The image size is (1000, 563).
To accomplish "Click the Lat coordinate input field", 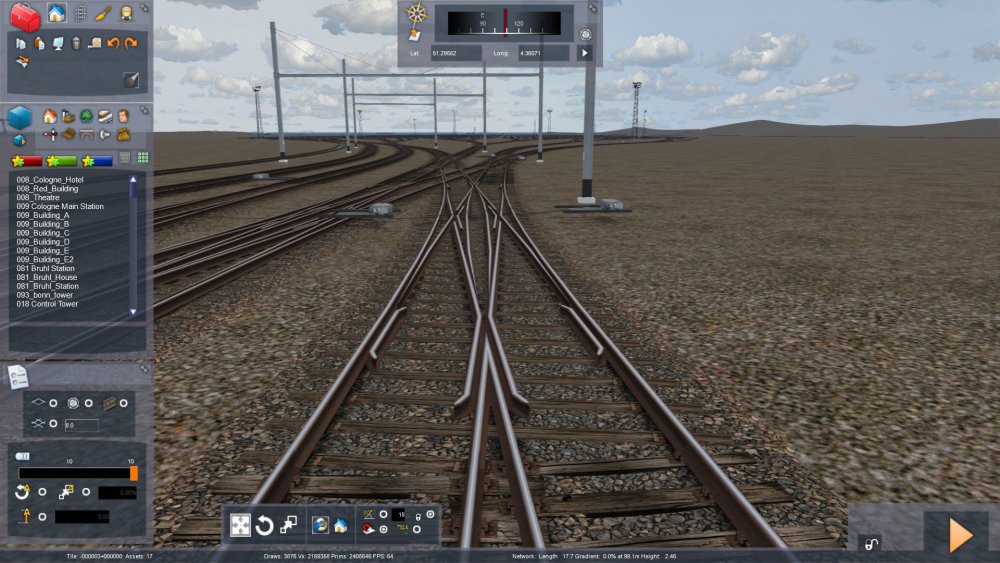I will click(456, 52).
